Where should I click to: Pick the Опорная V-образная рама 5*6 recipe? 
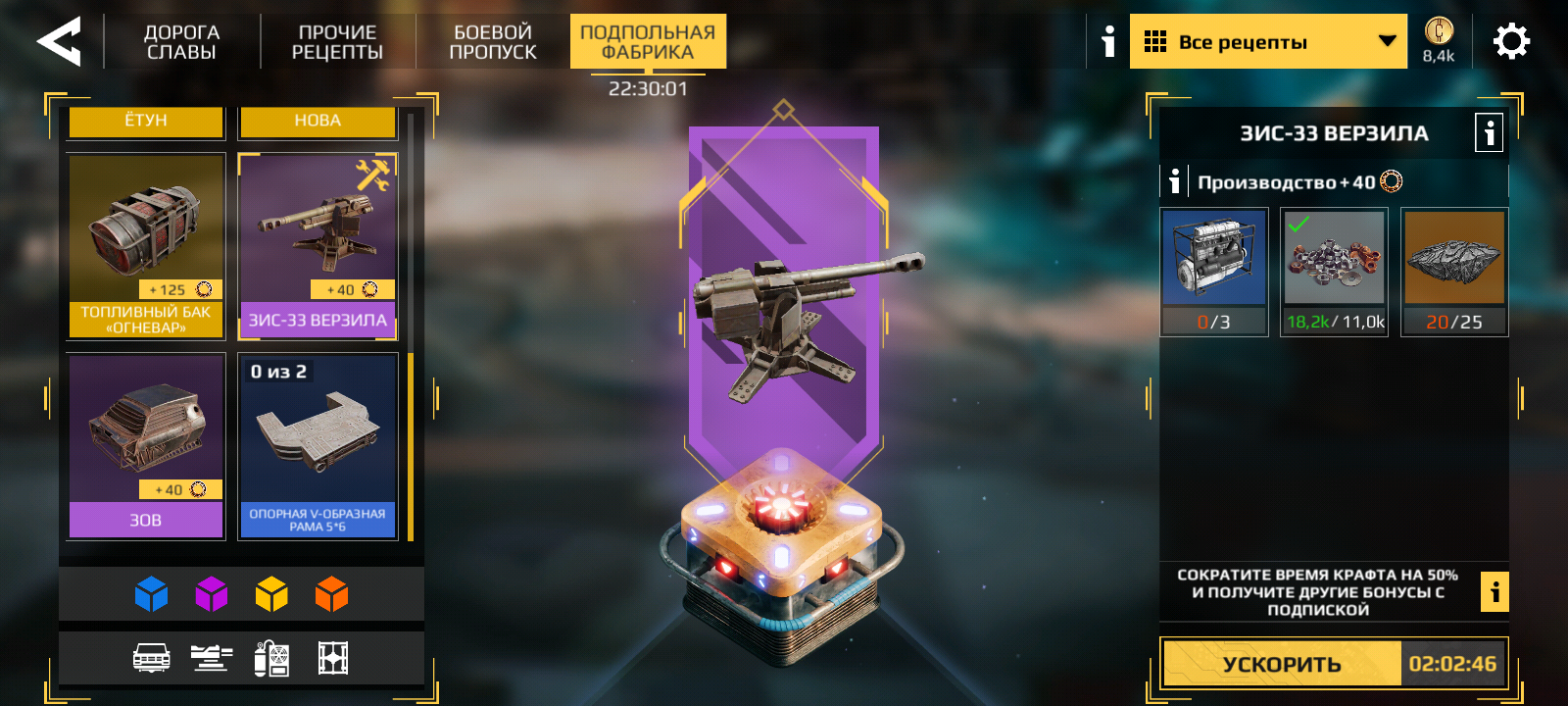pyautogui.click(x=318, y=445)
